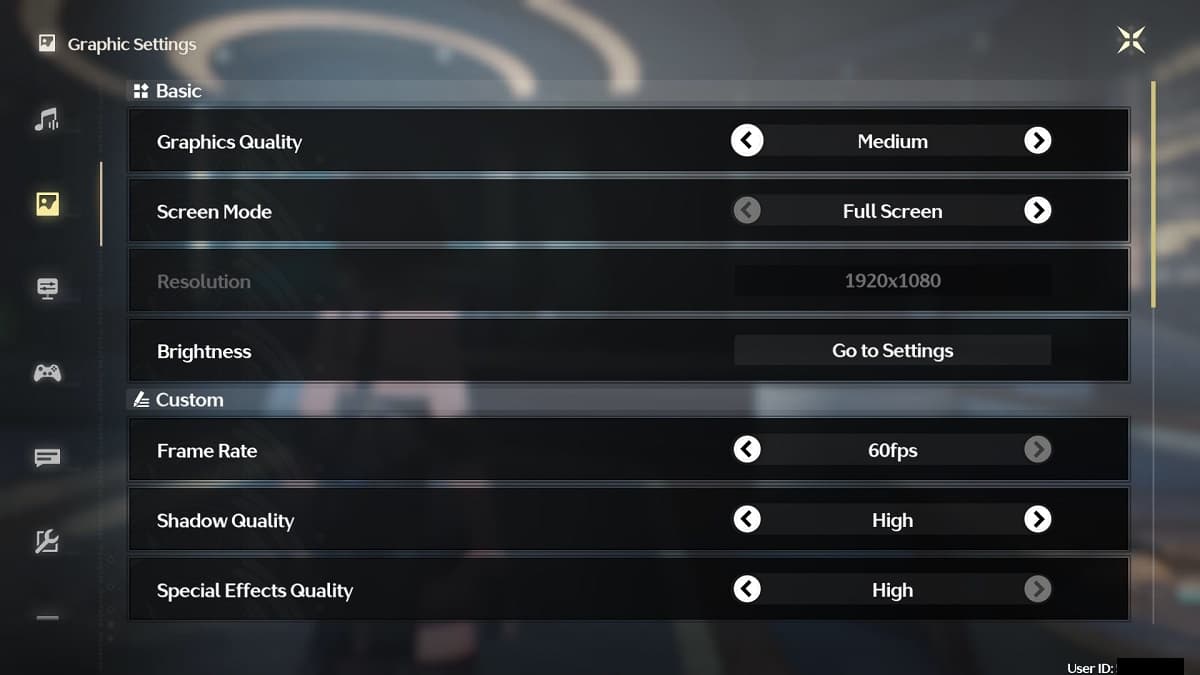Click Go to Settings for Brightness
Image resolution: width=1200 pixels, height=675 pixels.
pos(892,351)
